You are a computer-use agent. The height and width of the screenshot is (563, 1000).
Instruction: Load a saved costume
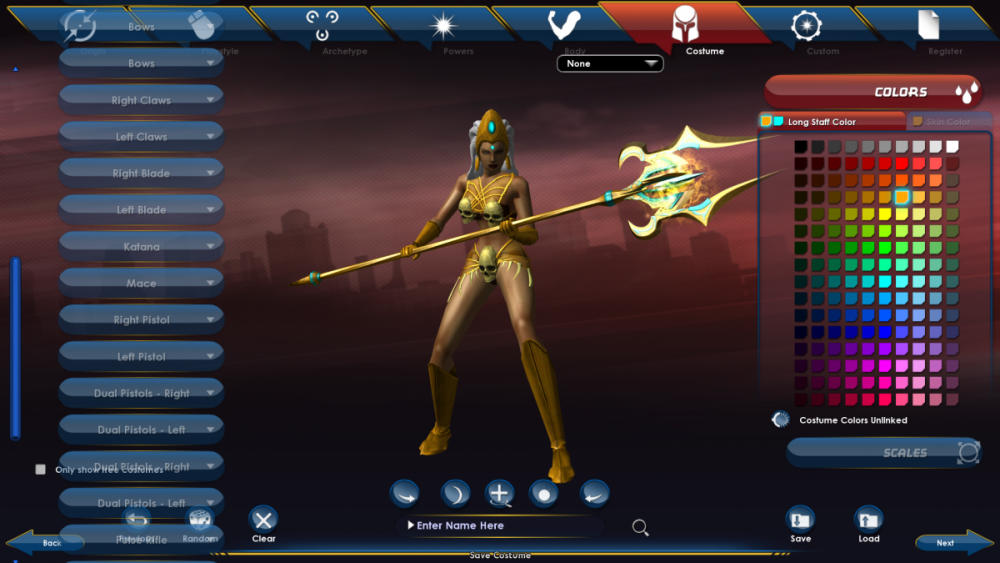coord(869,523)
